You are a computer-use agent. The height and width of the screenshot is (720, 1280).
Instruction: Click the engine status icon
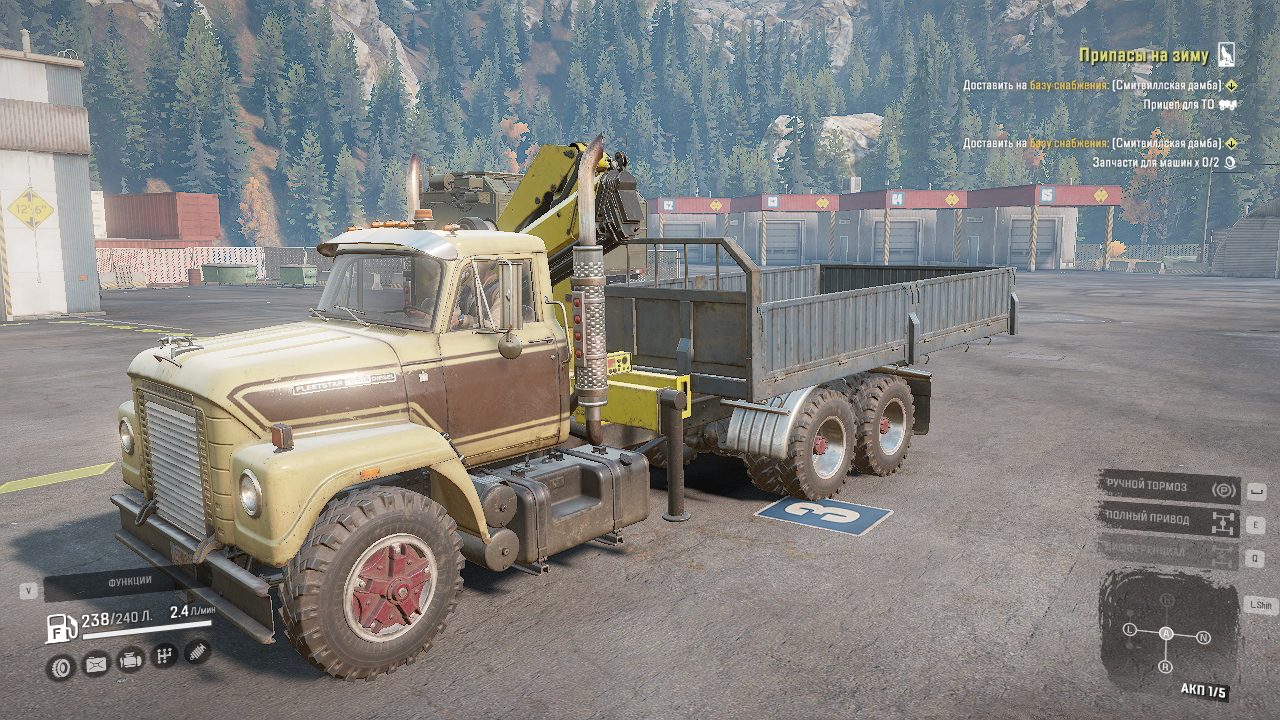130,660
